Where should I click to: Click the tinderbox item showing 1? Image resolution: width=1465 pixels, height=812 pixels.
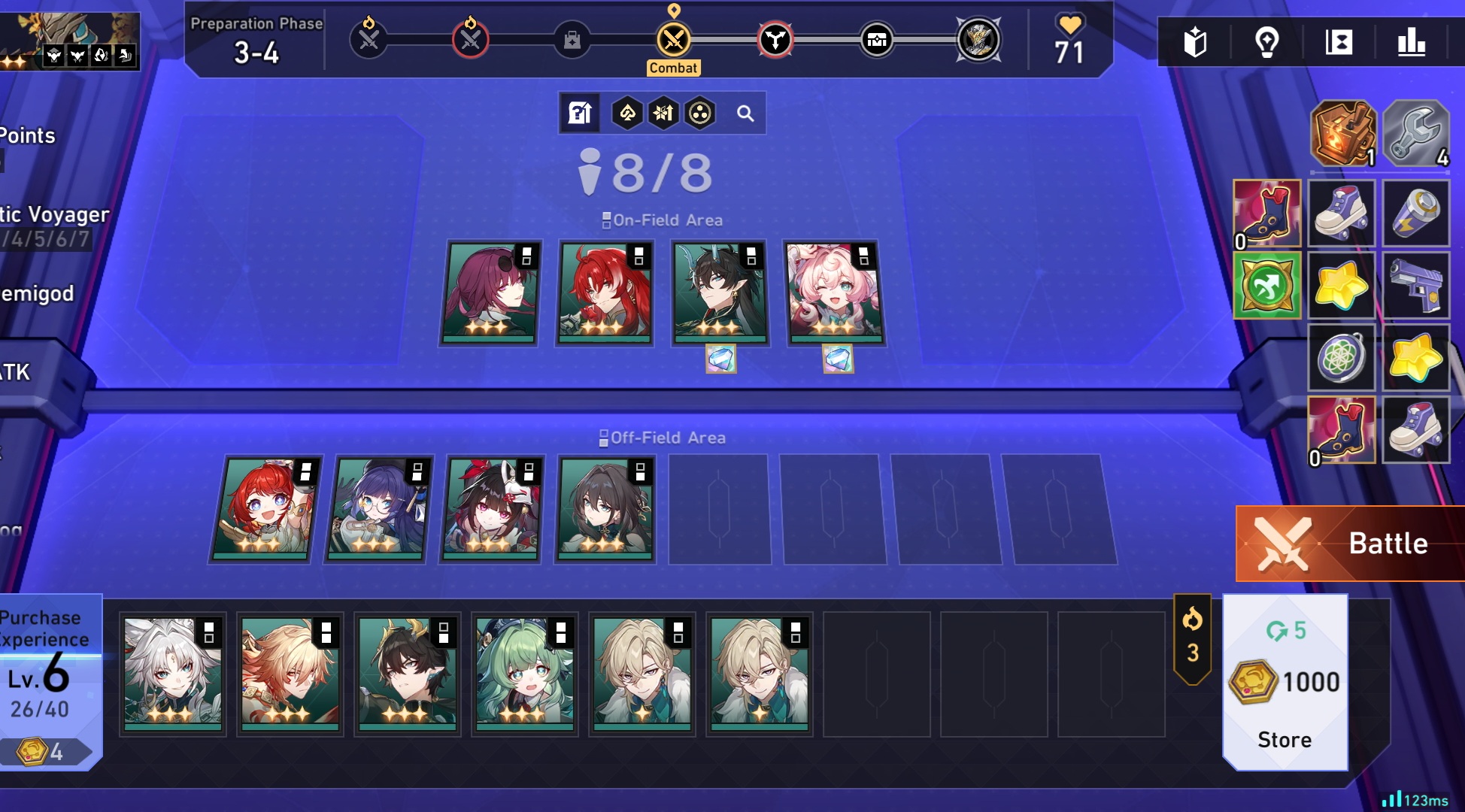pos(1342,134)
